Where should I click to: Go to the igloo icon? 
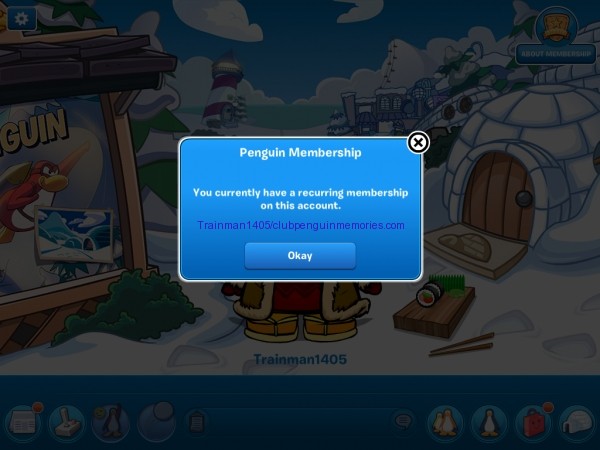[576, 423]
